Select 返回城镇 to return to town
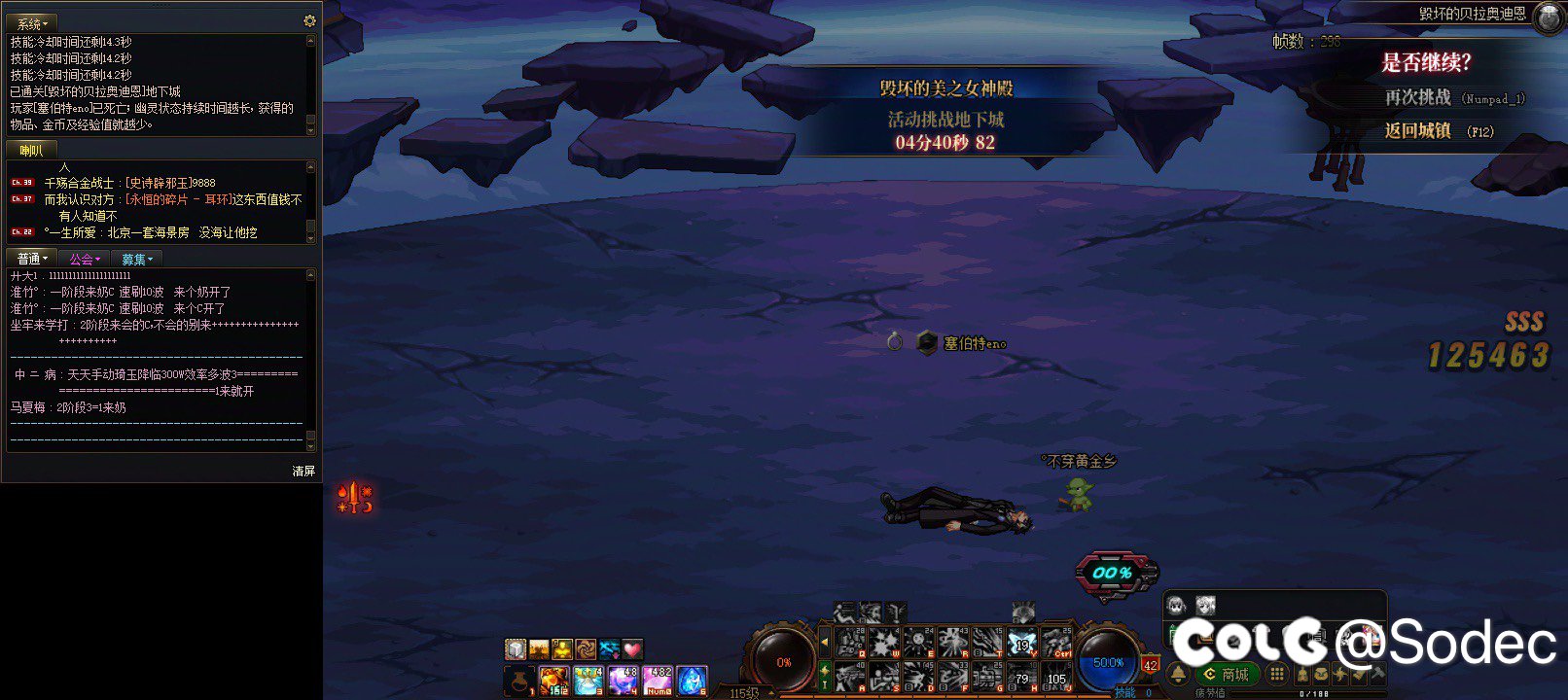This screenshot has height=700, width=1568. [1417, 130]
